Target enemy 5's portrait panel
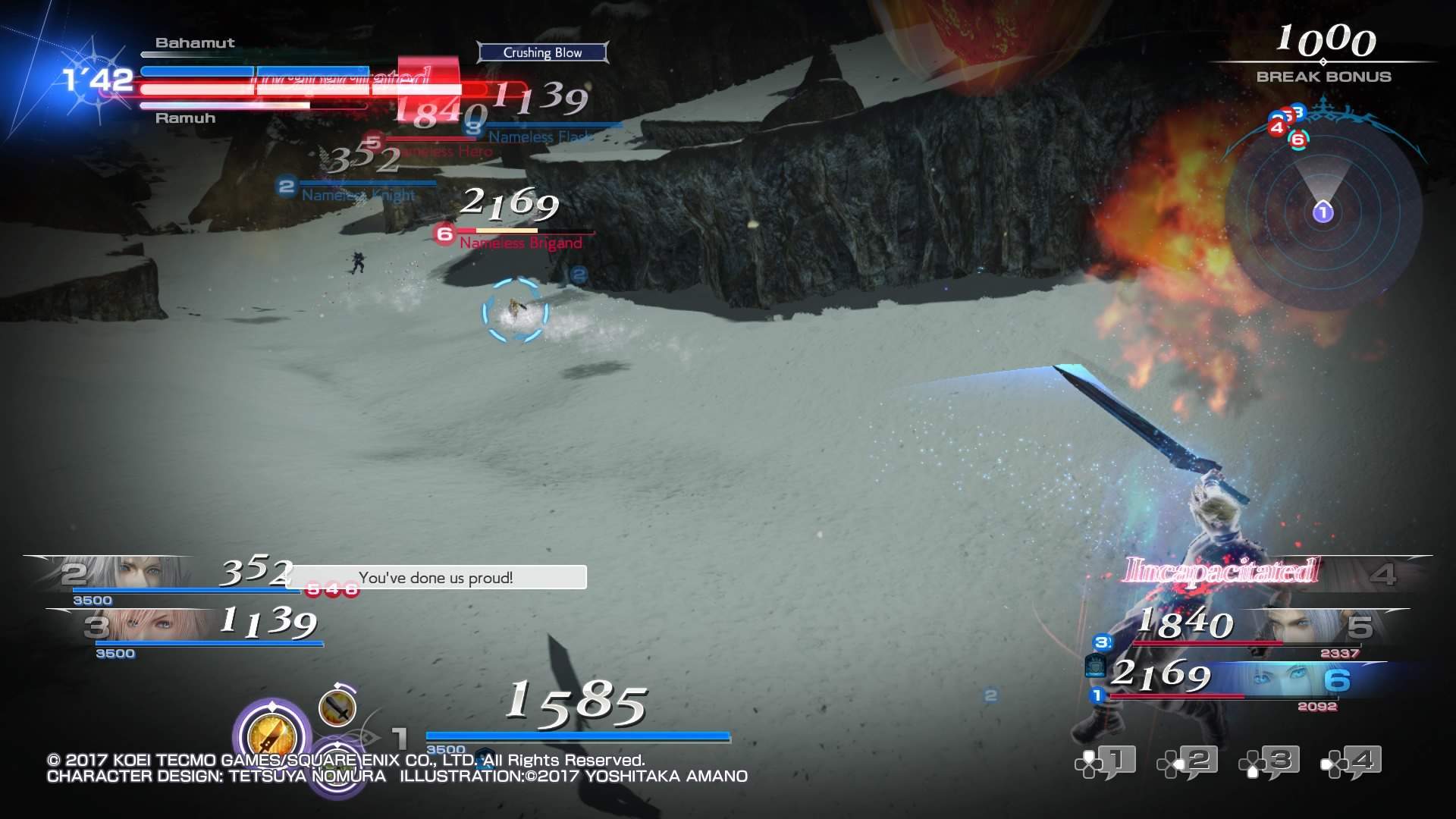The height and width of the screenshot is (819, 1456). tap(1319, 628)
